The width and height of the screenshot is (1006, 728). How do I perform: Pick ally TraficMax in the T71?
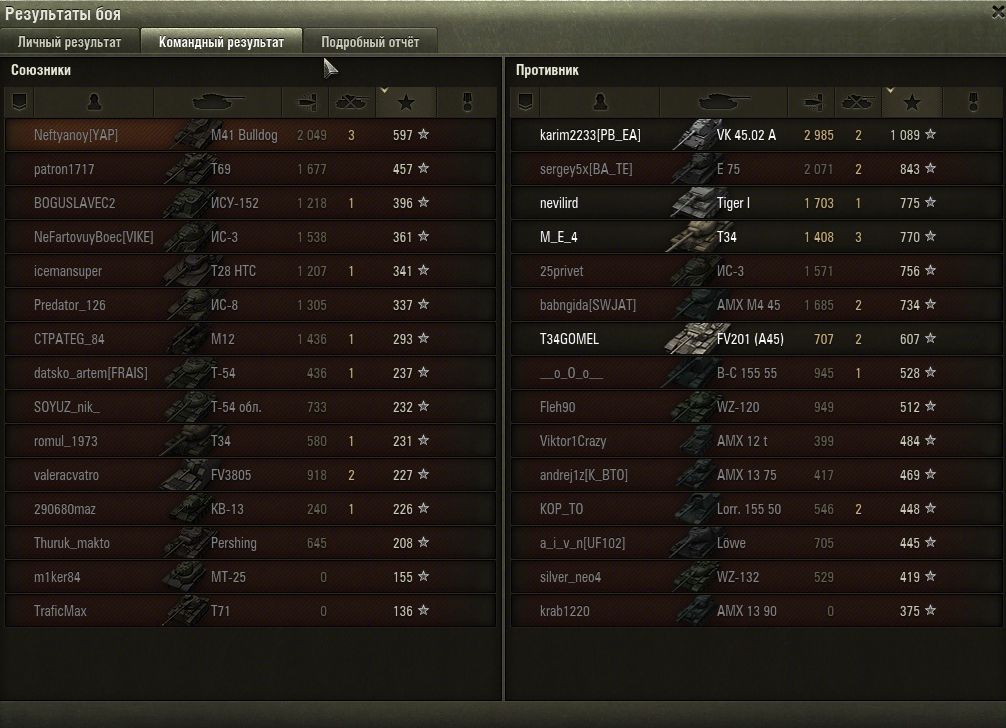250,611
